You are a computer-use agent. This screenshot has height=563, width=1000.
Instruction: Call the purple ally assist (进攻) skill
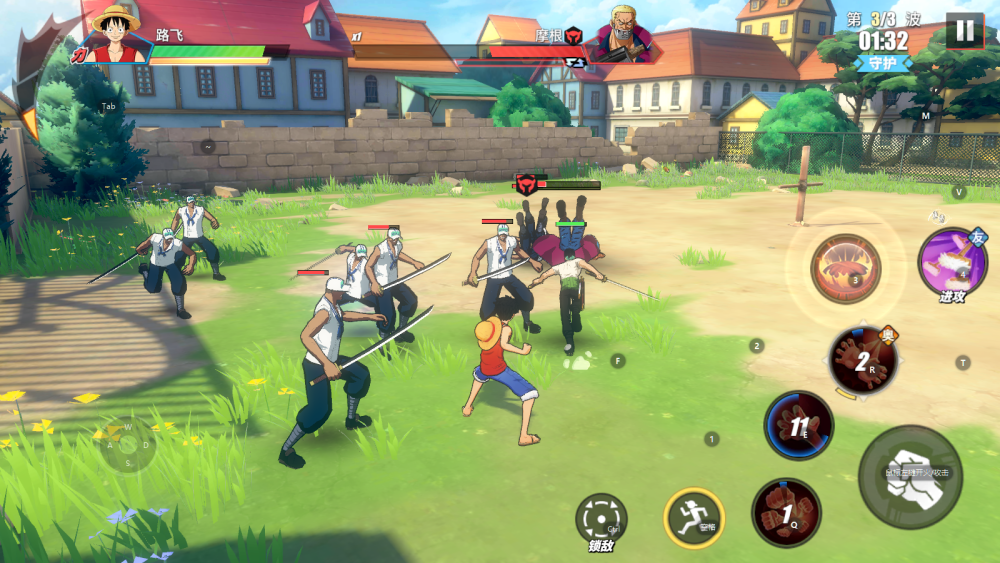951,261
